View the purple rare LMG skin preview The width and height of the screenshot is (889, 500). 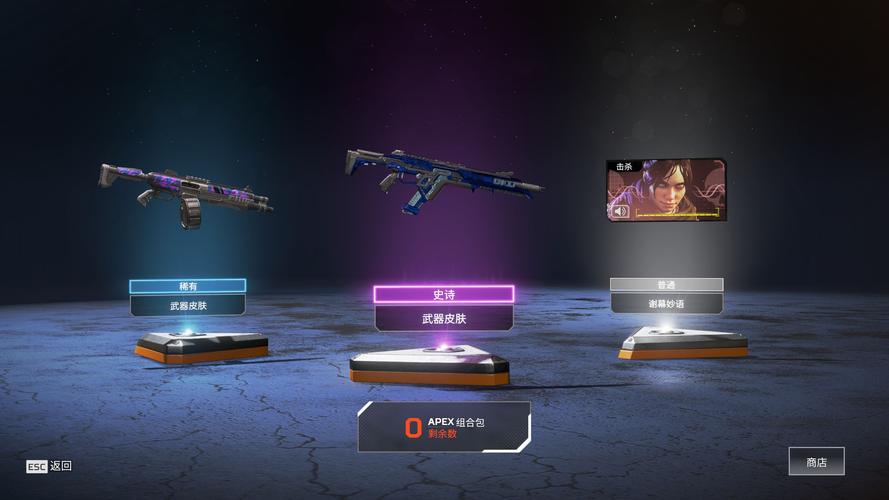(186, 192)
